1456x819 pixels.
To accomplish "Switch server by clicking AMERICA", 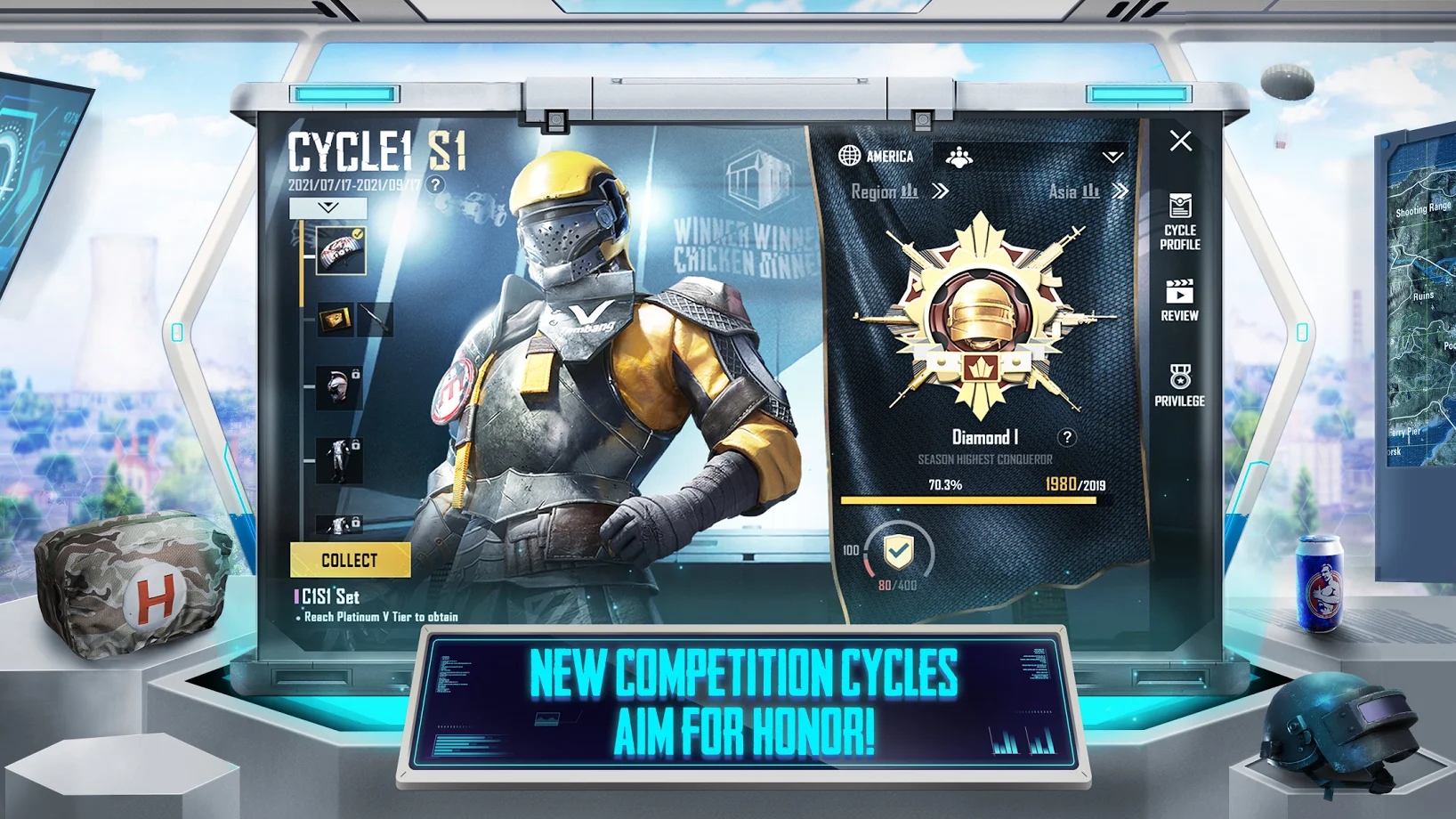I will [x=890, y=157].
